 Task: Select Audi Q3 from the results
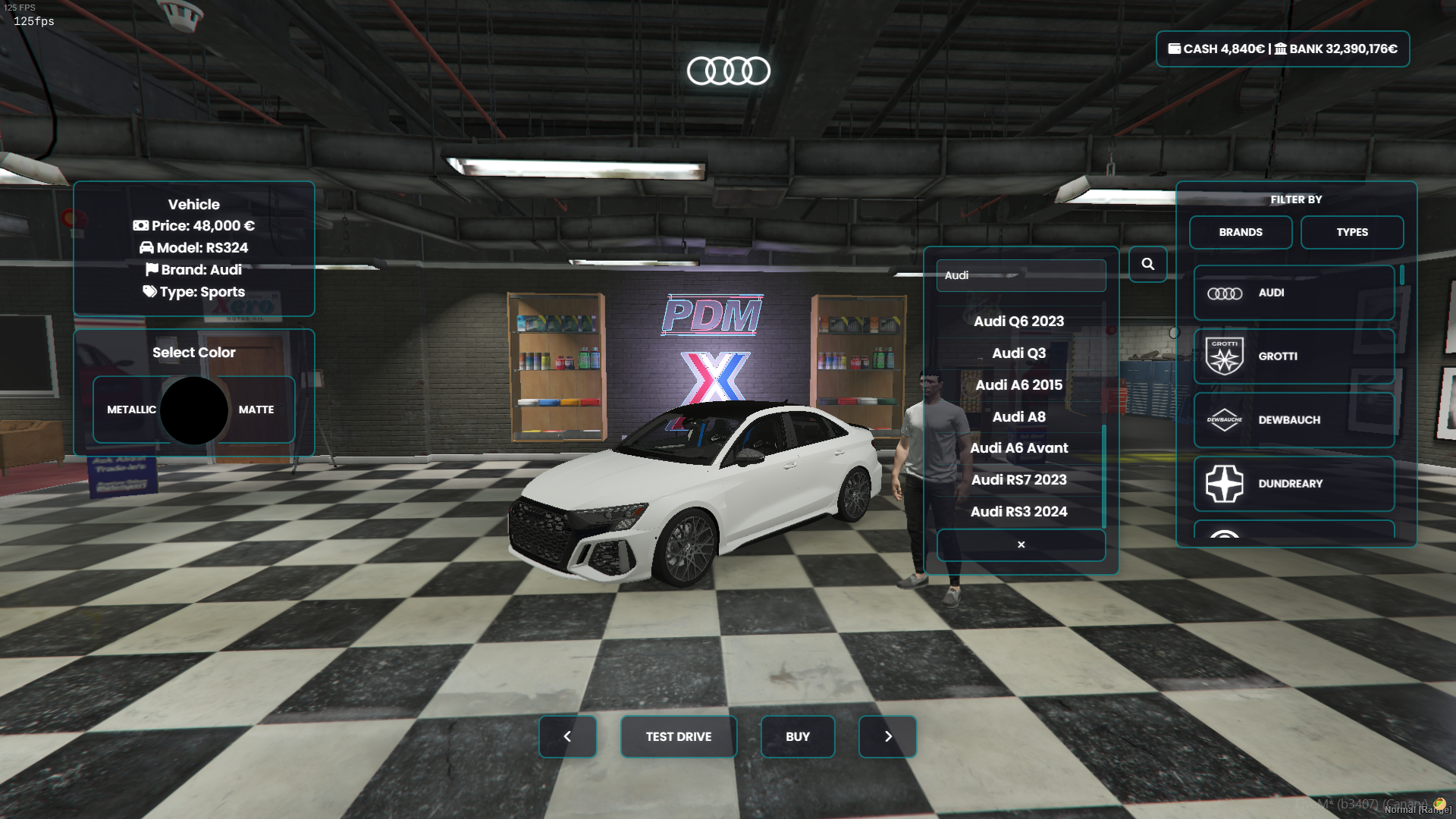[1018, 353]
